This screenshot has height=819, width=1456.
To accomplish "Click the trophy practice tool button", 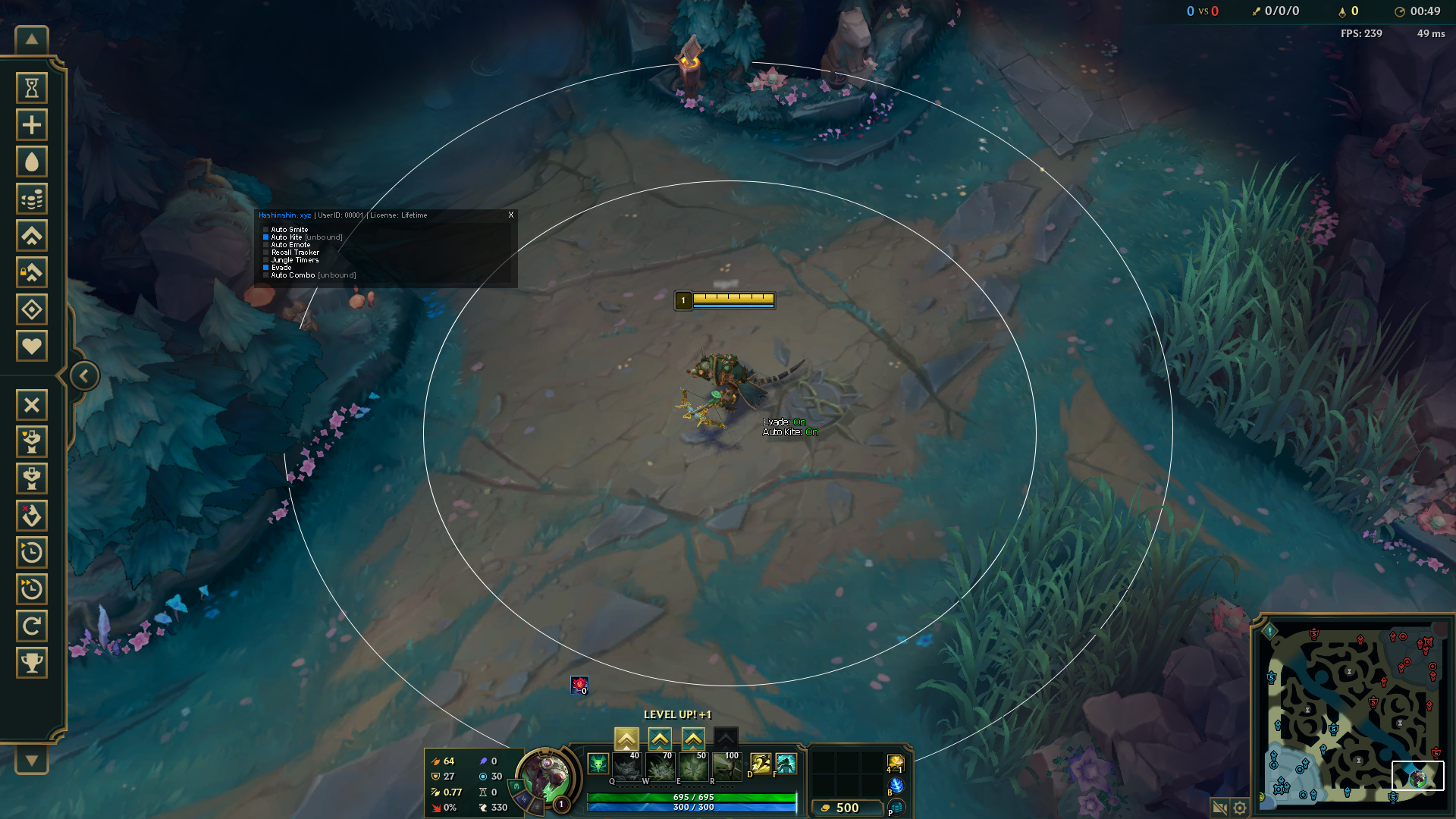I will click(32, 663).
